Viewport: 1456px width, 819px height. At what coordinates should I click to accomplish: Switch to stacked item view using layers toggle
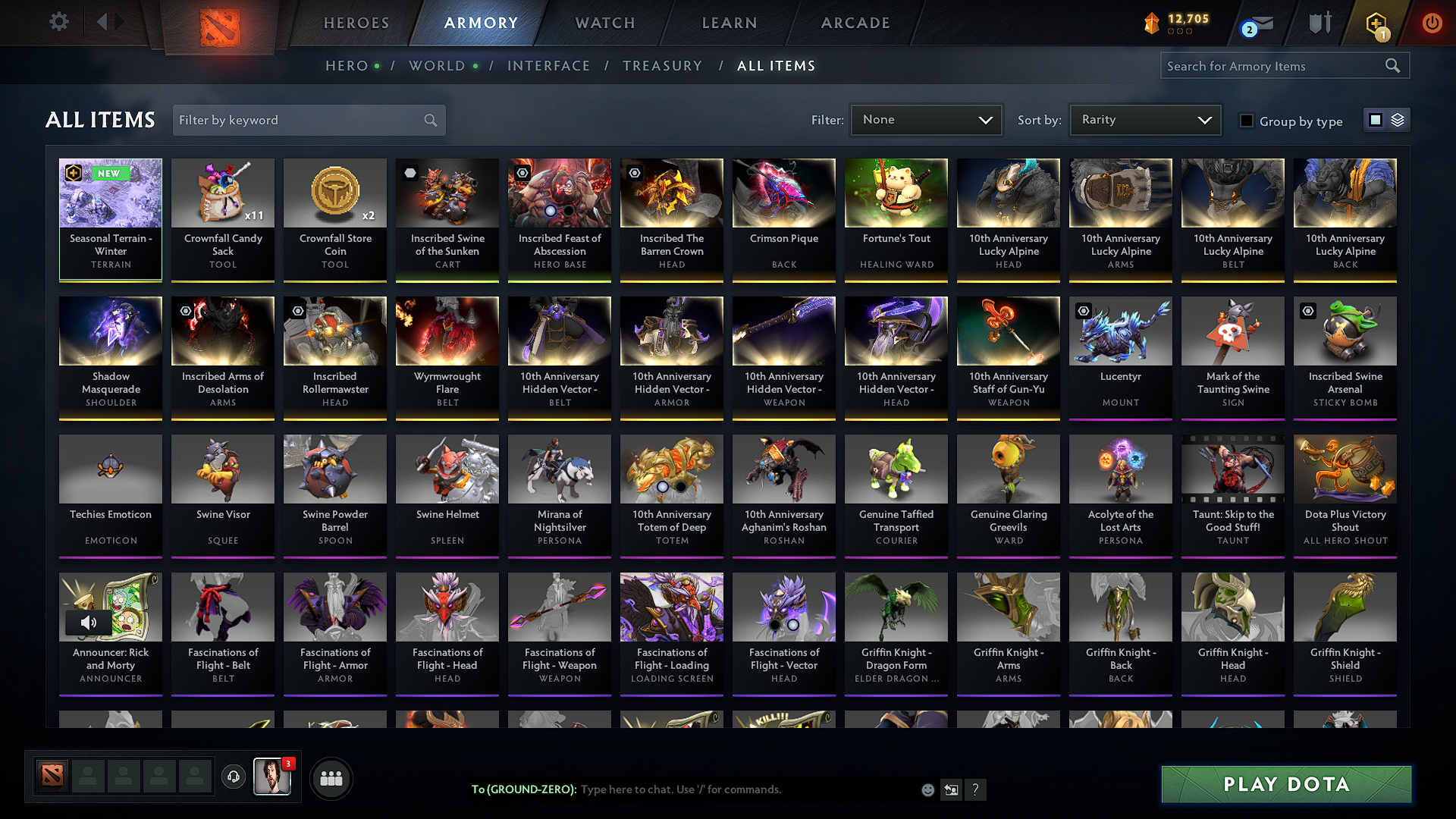pyautogui.click(x=1398, y=120)
